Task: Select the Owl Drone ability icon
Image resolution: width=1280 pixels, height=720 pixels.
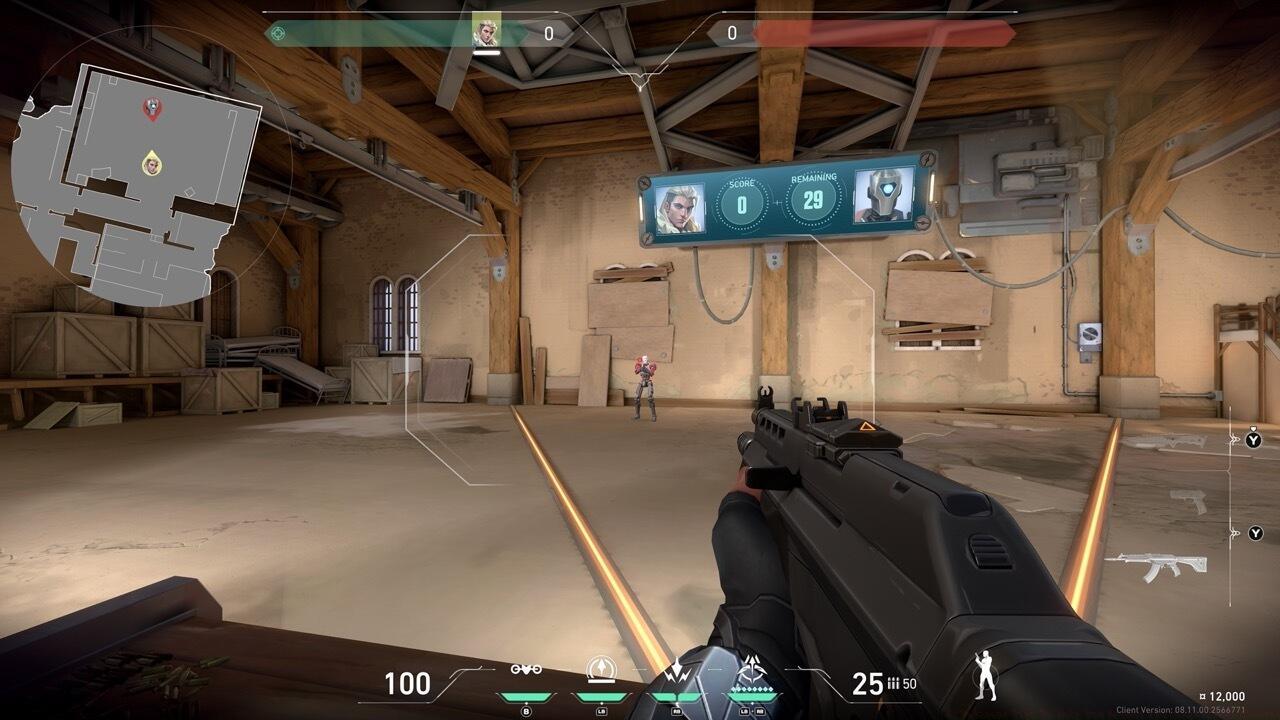Action: point(526,669)
